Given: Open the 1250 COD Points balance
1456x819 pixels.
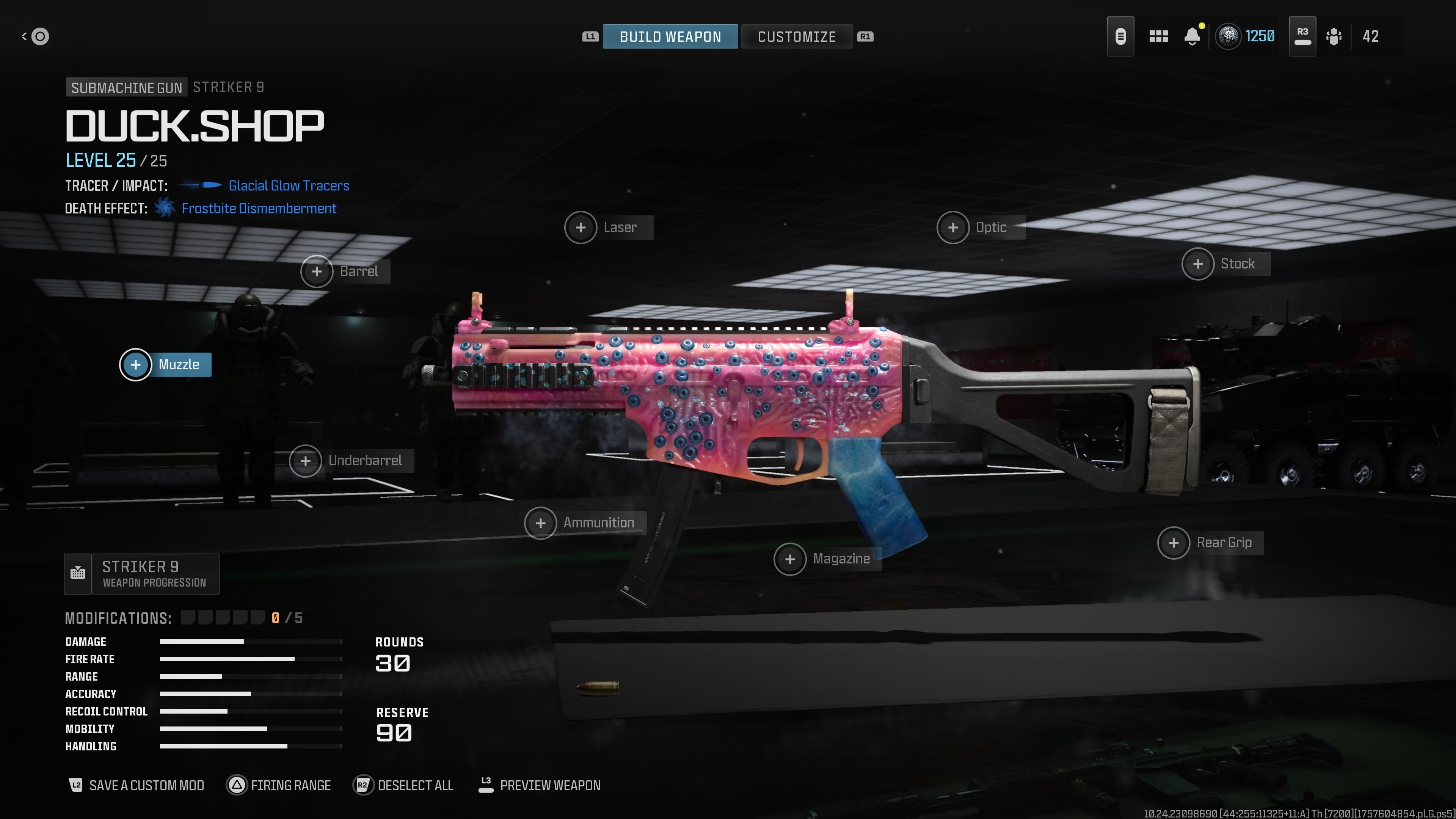Looking at the screenshot, I should pos(1245,37).
